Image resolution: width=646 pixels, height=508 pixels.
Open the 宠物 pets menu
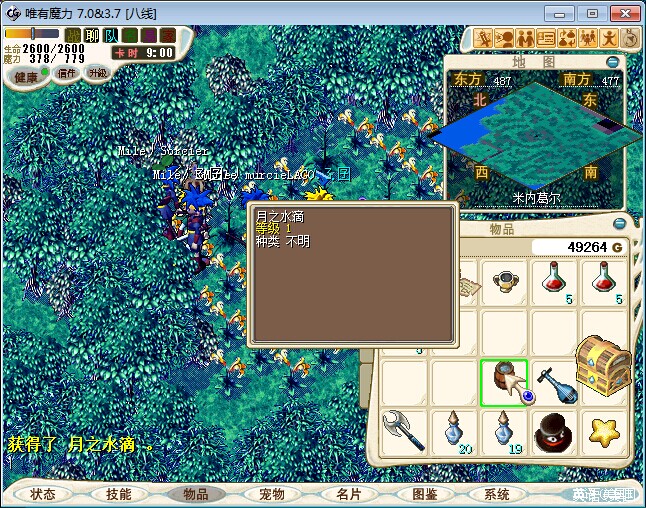coord(272,494)
